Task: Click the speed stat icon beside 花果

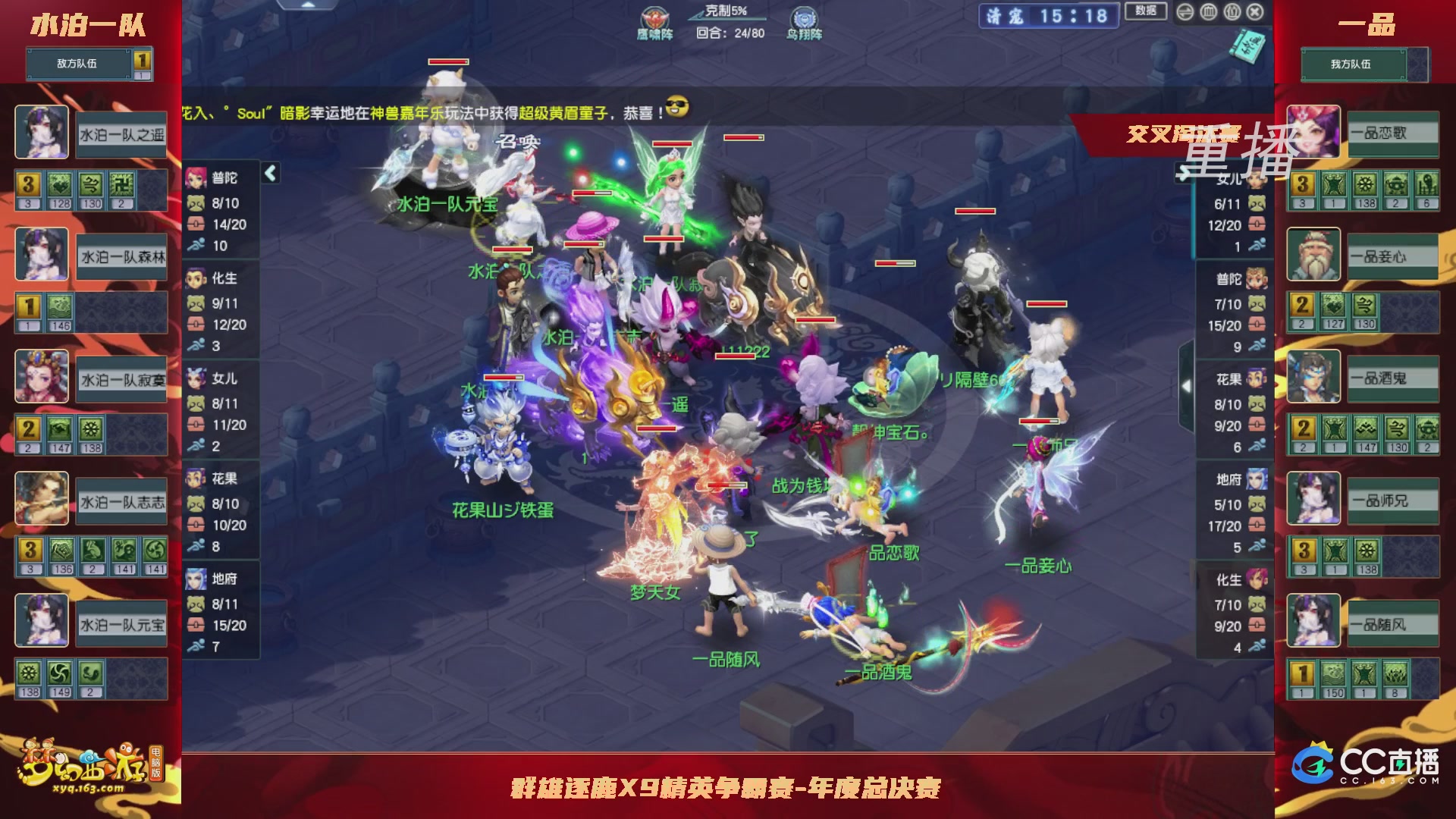Action: [x=196, y=544]
